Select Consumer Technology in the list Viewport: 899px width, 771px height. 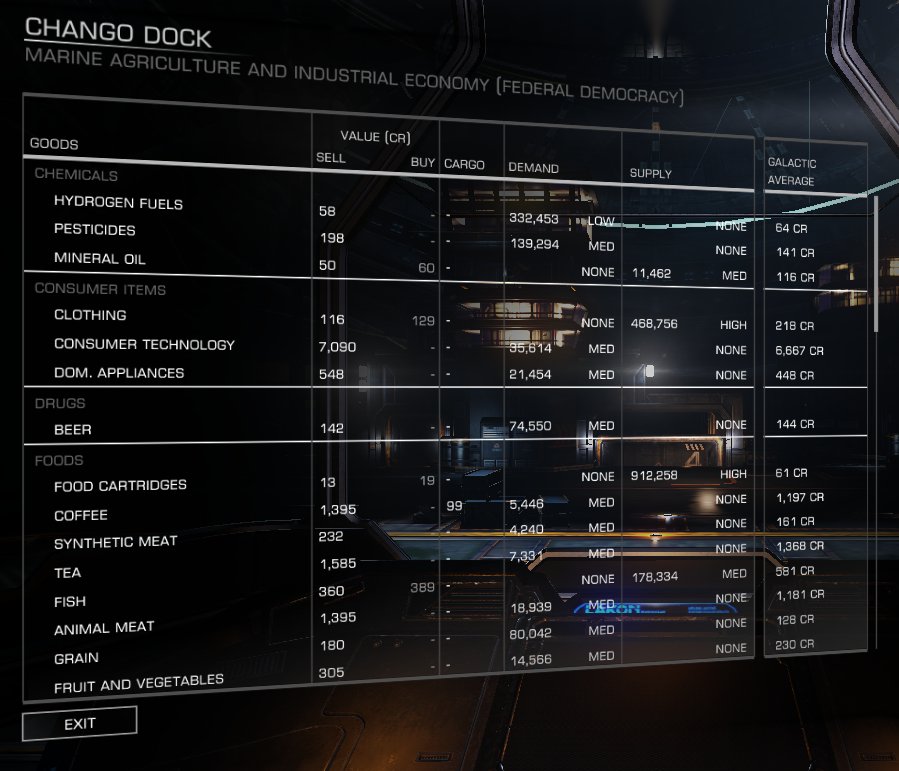click(144, 345)
